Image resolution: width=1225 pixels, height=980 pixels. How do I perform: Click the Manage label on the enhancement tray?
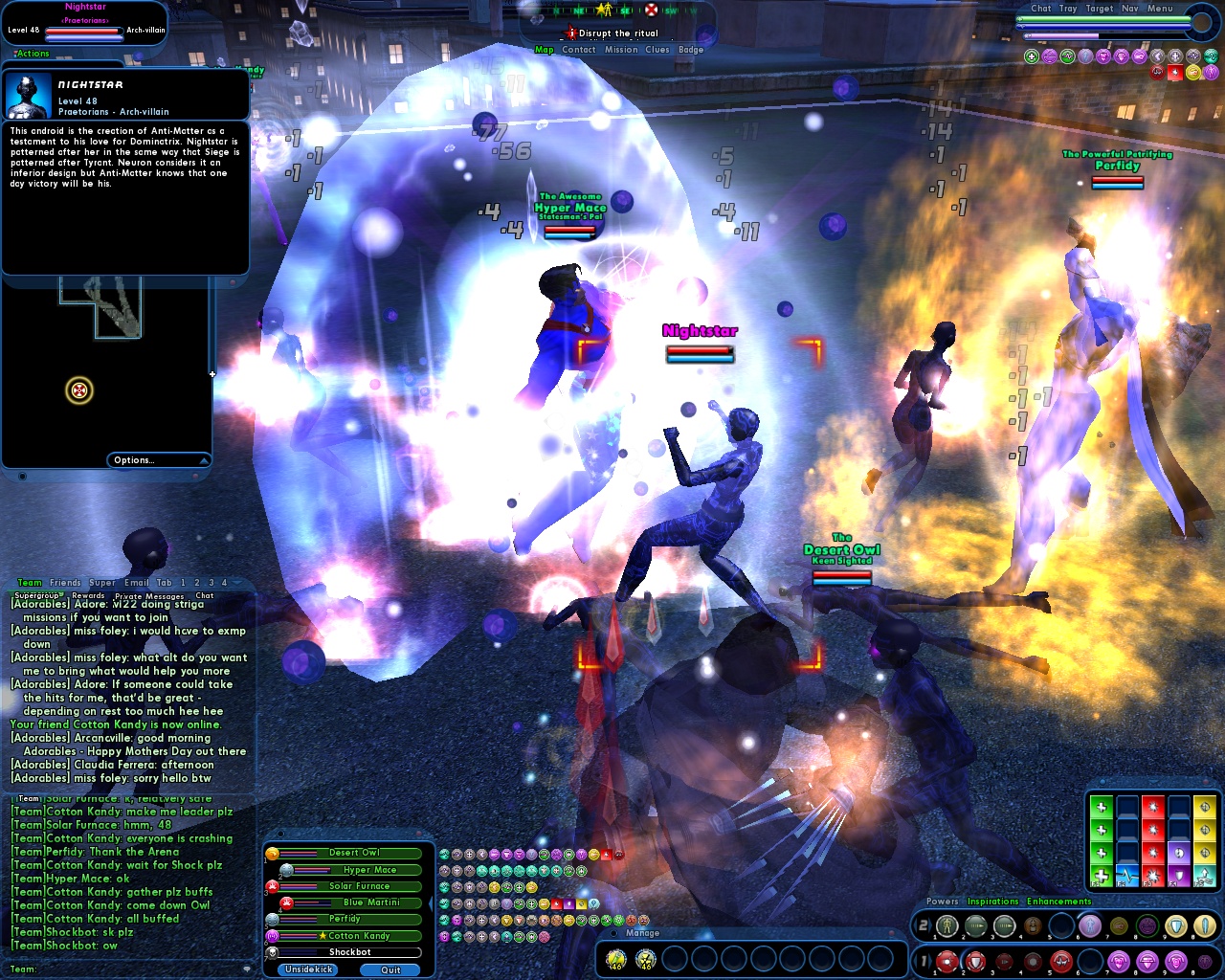click(x=642, y=933)
